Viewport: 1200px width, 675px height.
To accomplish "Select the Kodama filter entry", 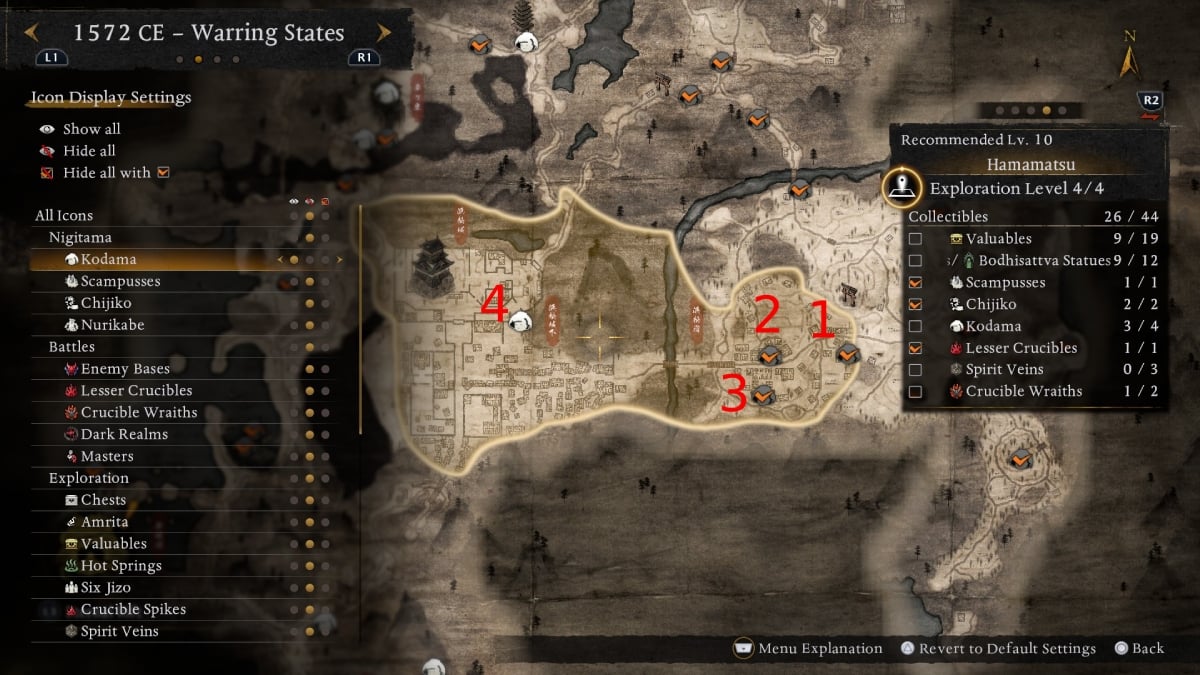I will click(108, 259).
